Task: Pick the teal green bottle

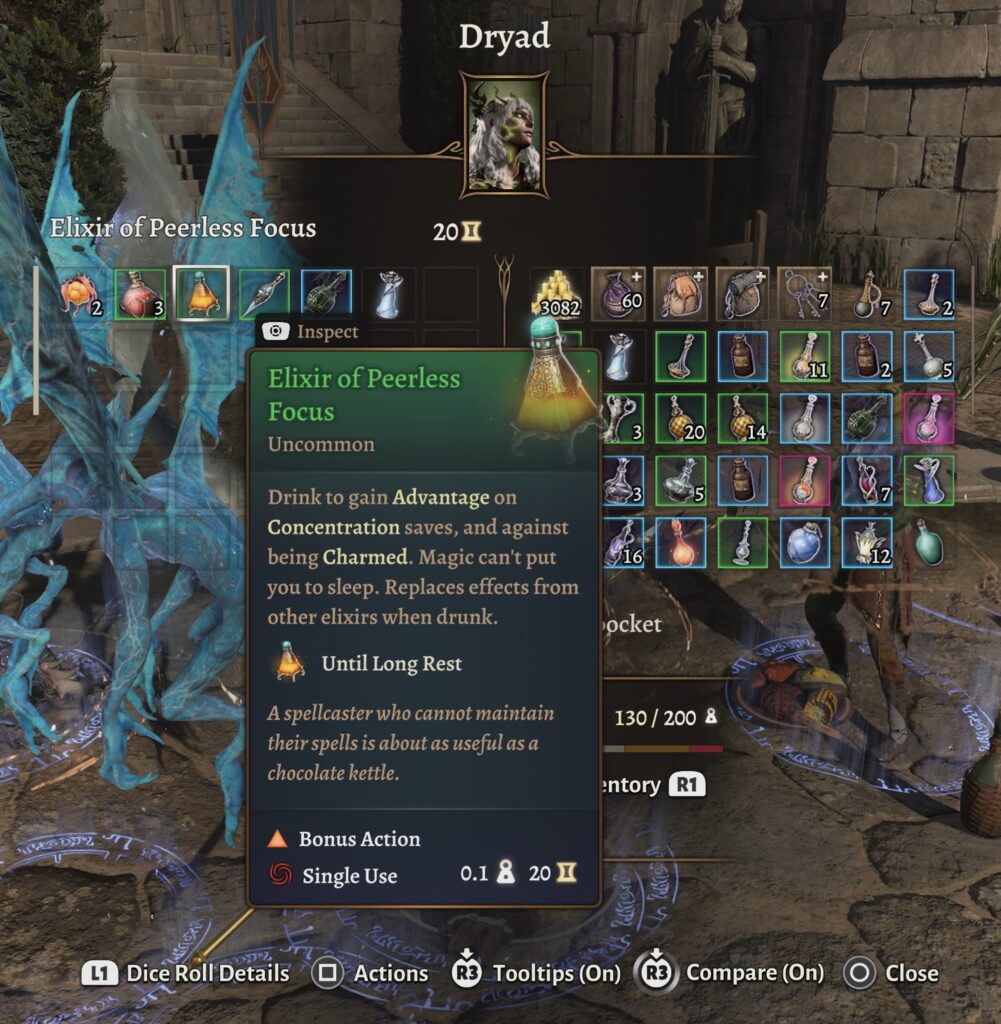Action: click(x=929, y=542)
